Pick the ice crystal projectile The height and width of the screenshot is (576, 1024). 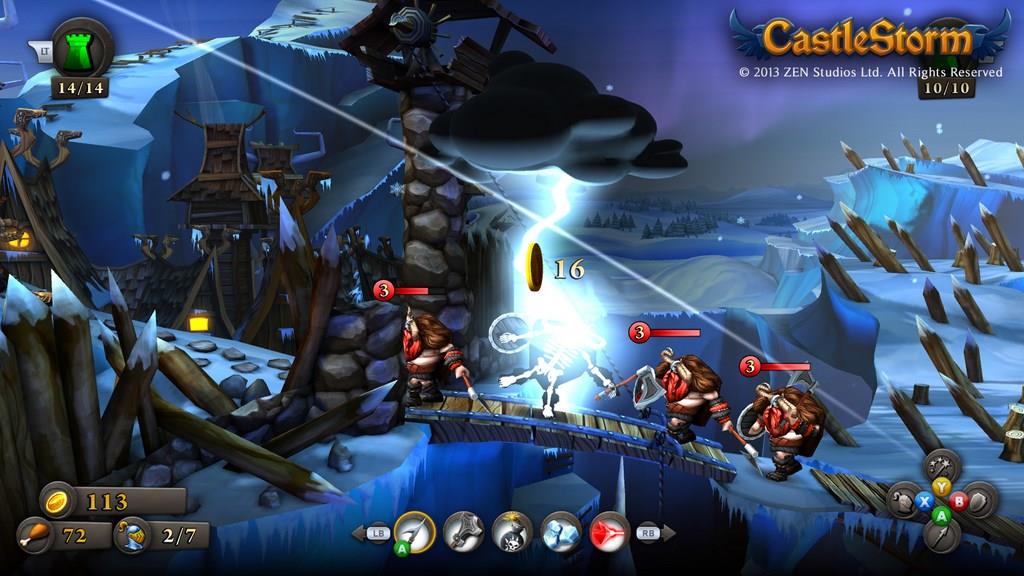[x=561, y=531]
